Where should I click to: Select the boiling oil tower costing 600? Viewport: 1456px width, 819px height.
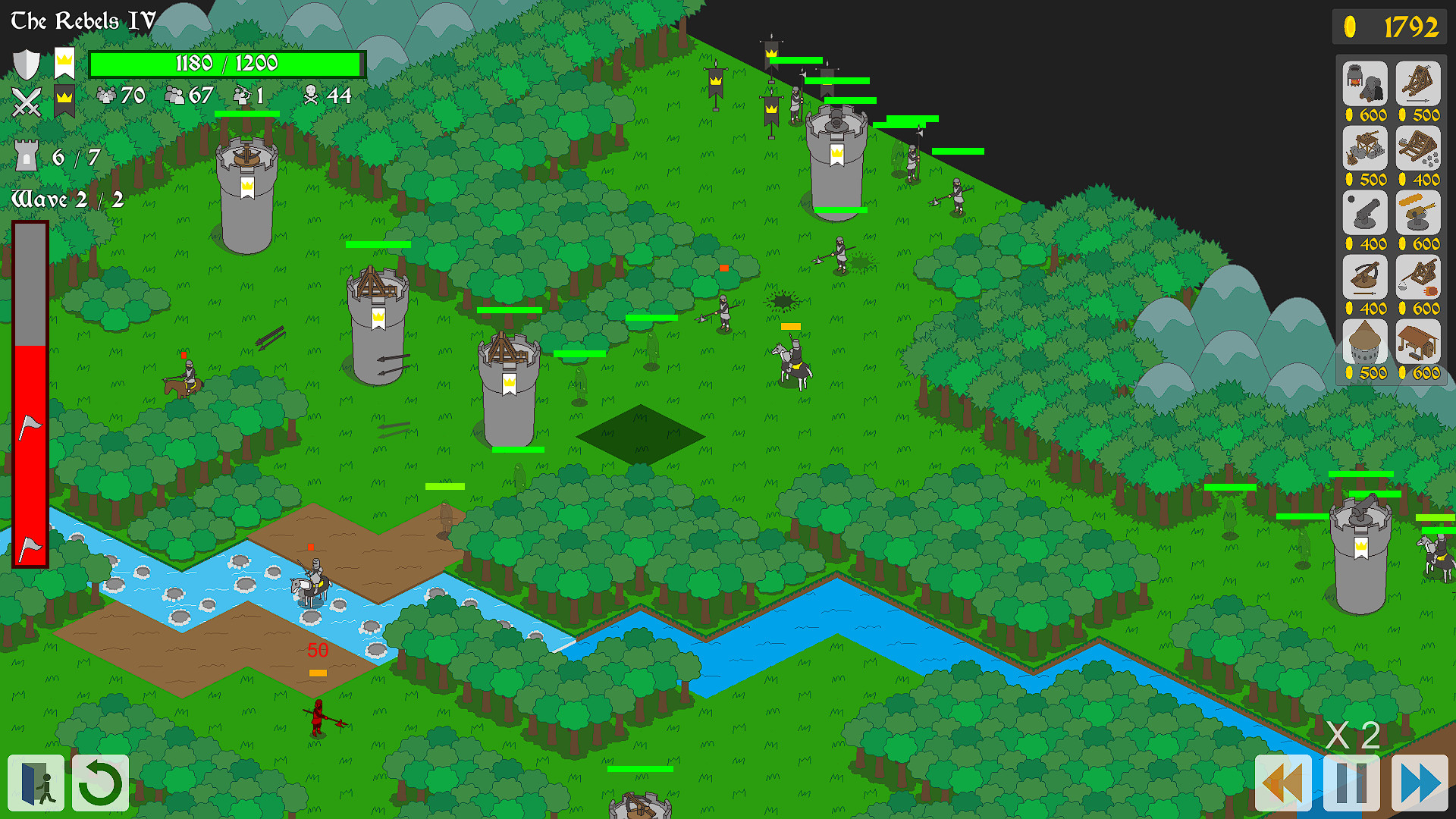pyautogui.click(x=1363, y=83)
